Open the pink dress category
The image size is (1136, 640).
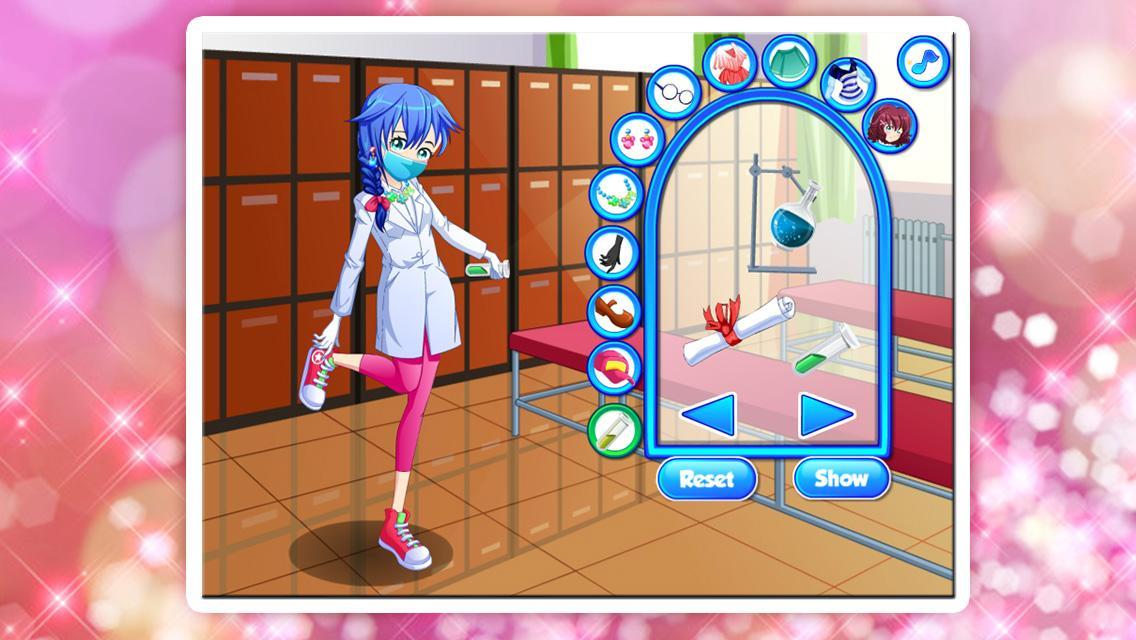[x=729, y=63]
